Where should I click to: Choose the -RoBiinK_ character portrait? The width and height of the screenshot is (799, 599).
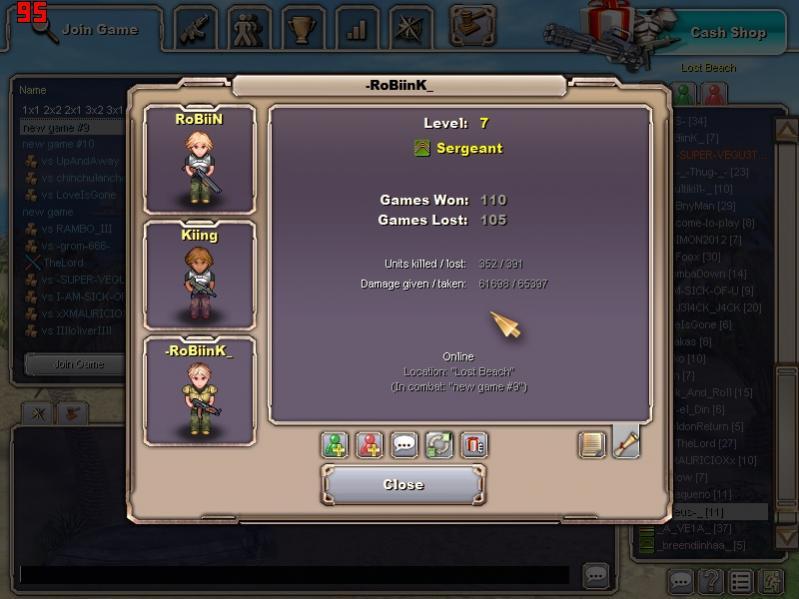[x=199, y=392]
